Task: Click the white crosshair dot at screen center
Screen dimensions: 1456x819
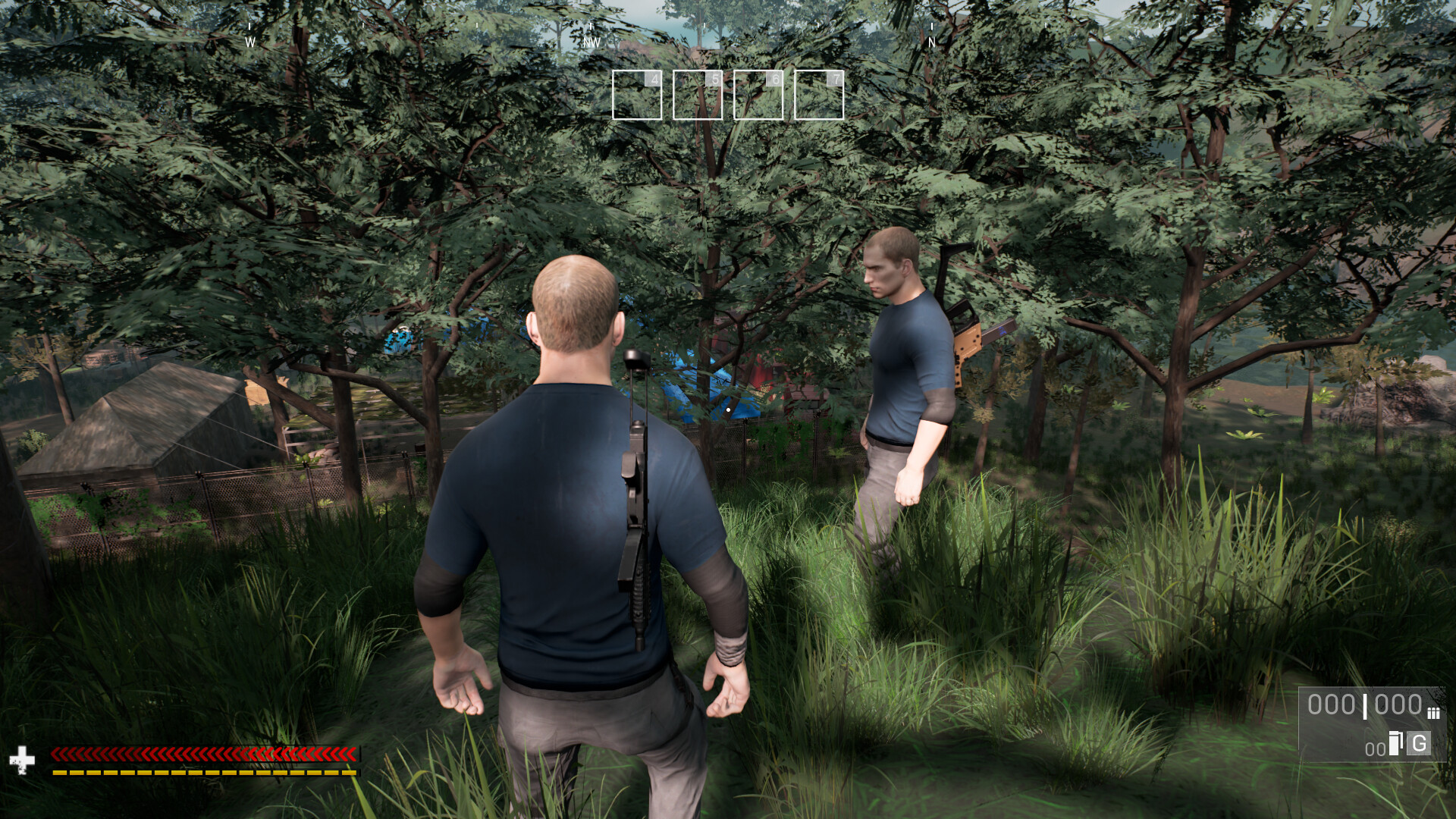Action: 727,408
